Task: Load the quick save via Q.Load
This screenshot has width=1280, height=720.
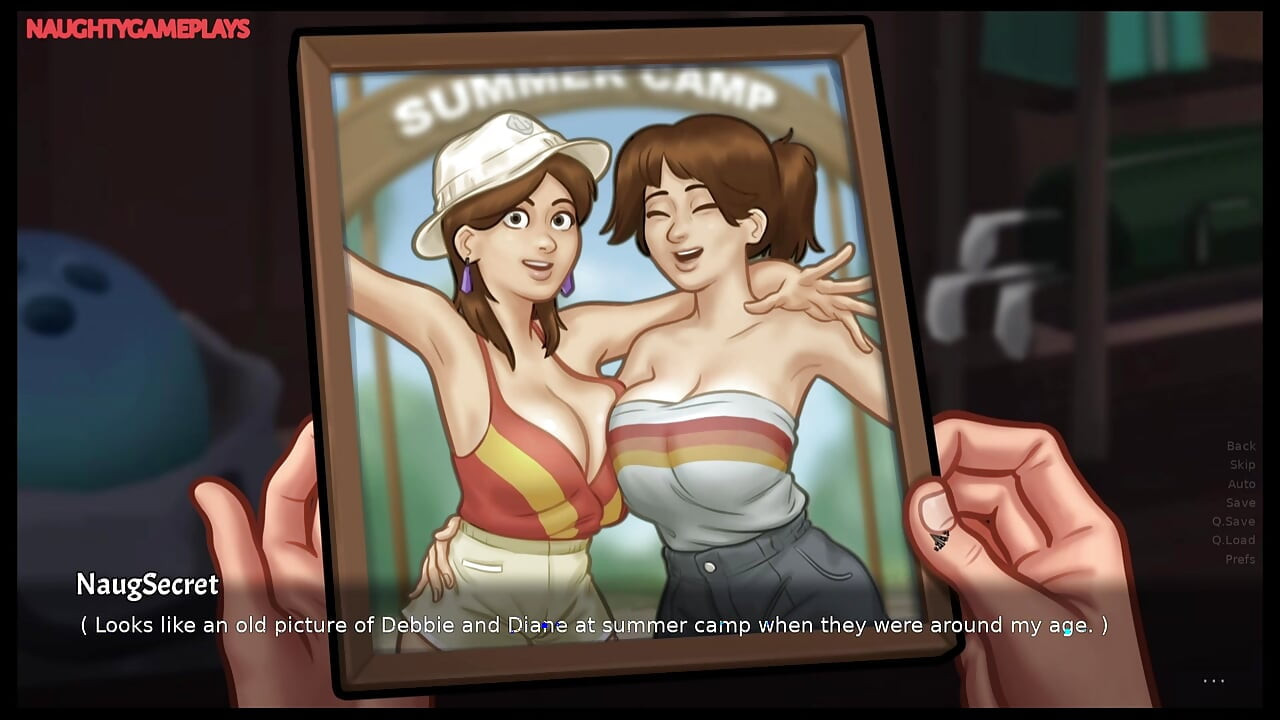Action: pyautogui.click(x=1236, y=540)
